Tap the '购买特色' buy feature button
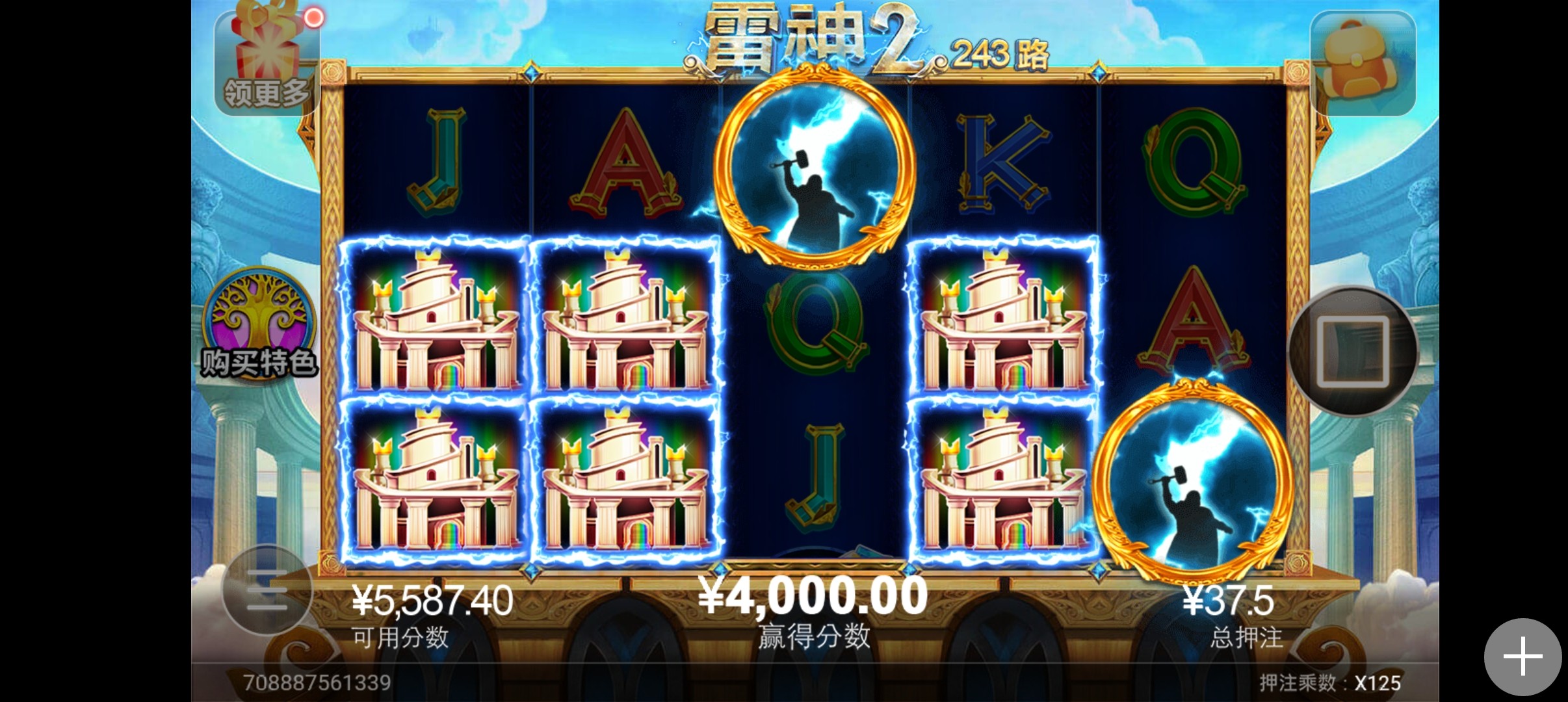The height and width of the screenshot is (702, 1568). 259,325
